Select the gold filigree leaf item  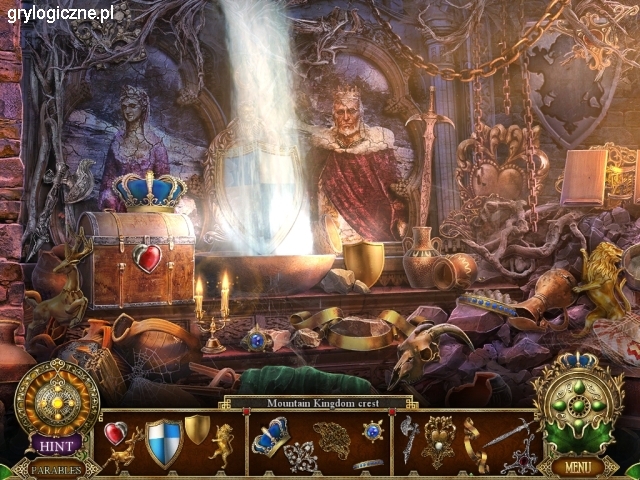point(331,438)
